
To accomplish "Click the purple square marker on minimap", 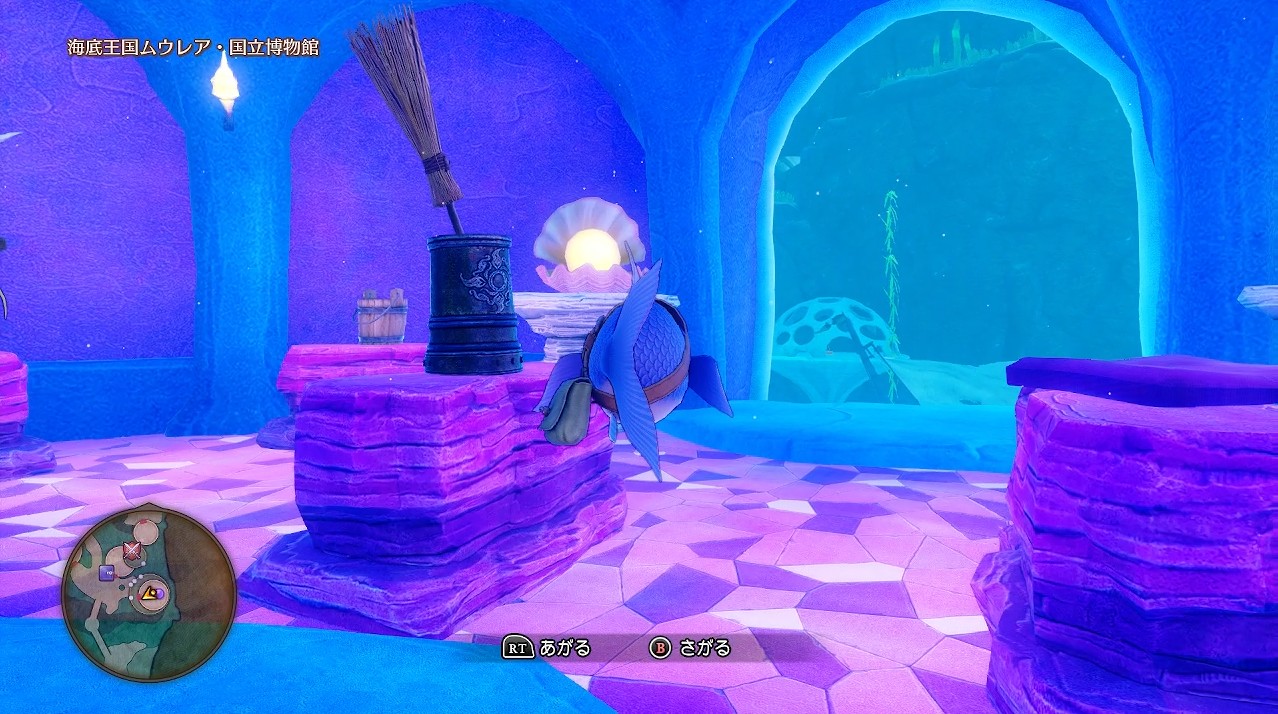I will [106, 573].
